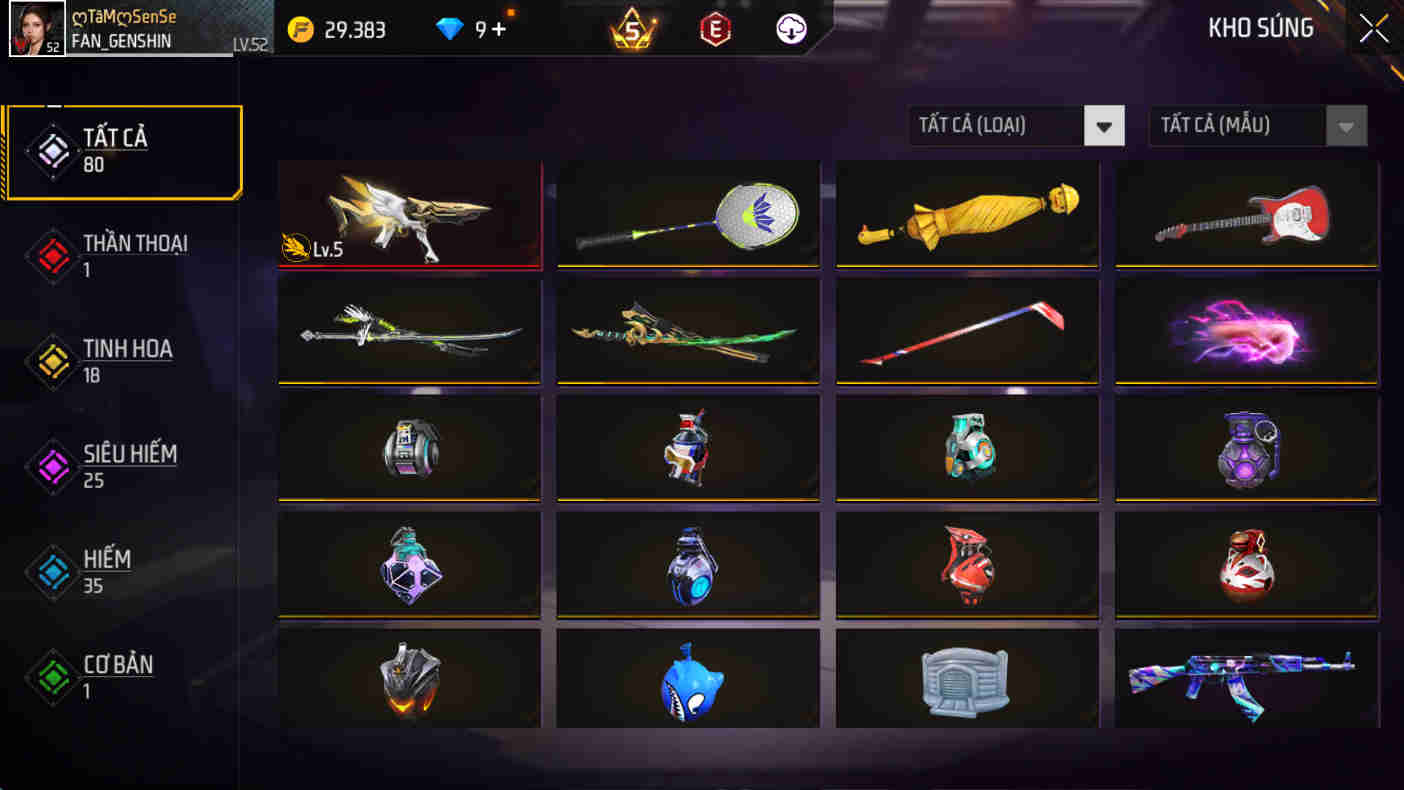The width and height of the screenshot is (1404, 790).
Task: Select the gold TINH HOA rarity diamond icon
Action: [x=53, y=360]
